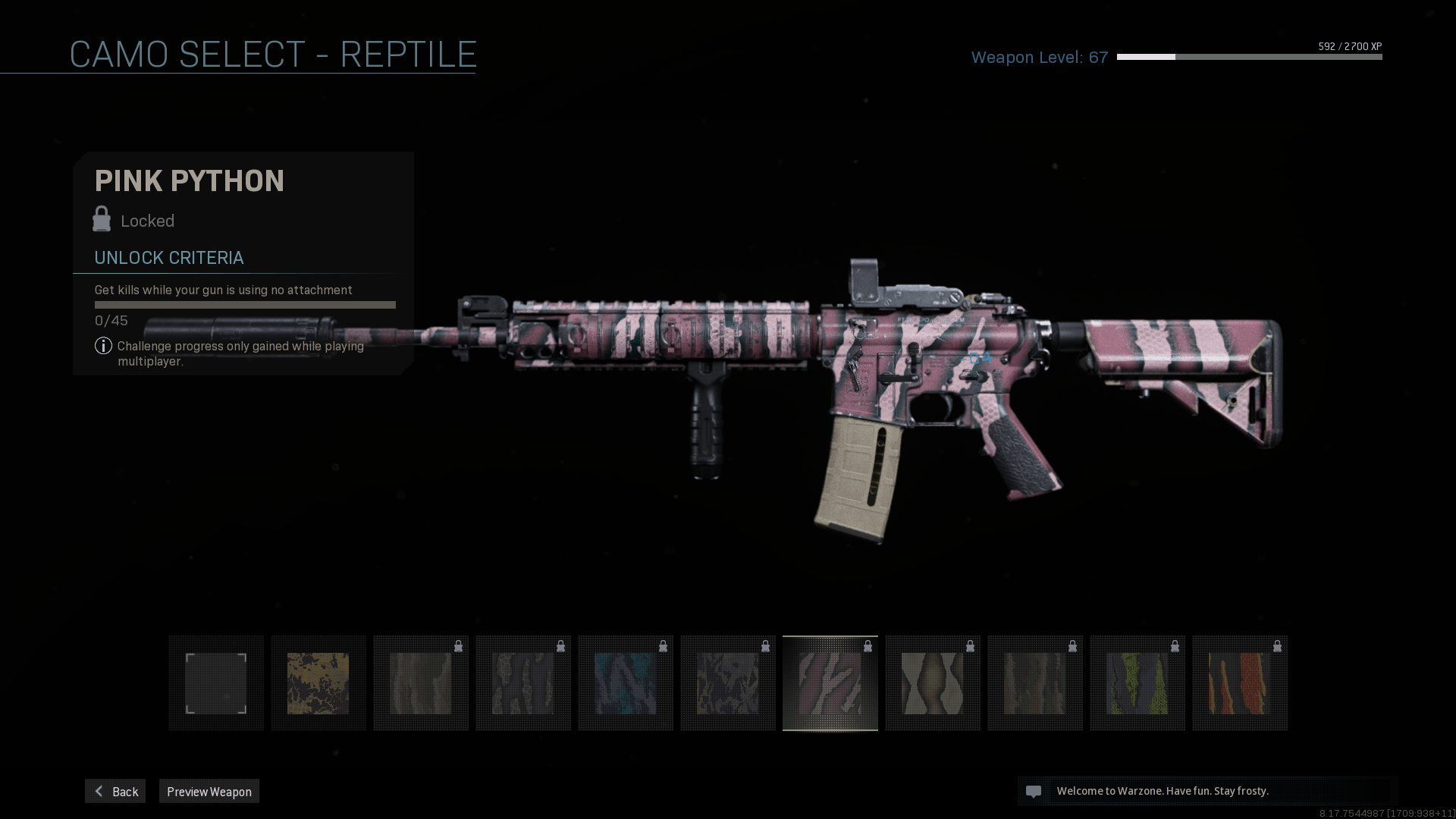1456x819 pixels.
Task: Pick the orange-red striped camo
Action: tap(1240, 683)
